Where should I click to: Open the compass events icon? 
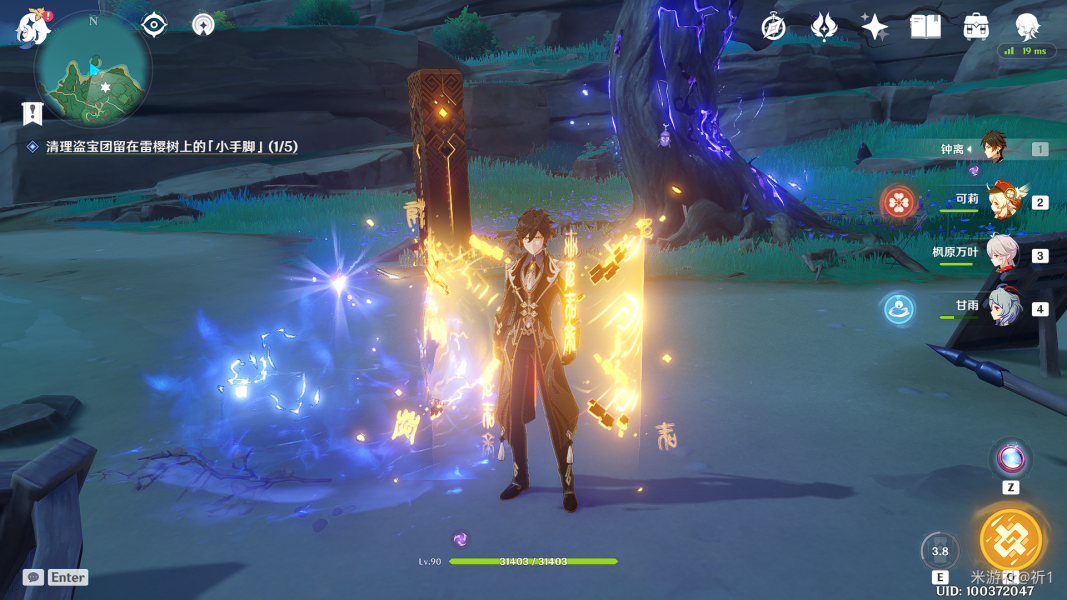click(773, 27)
